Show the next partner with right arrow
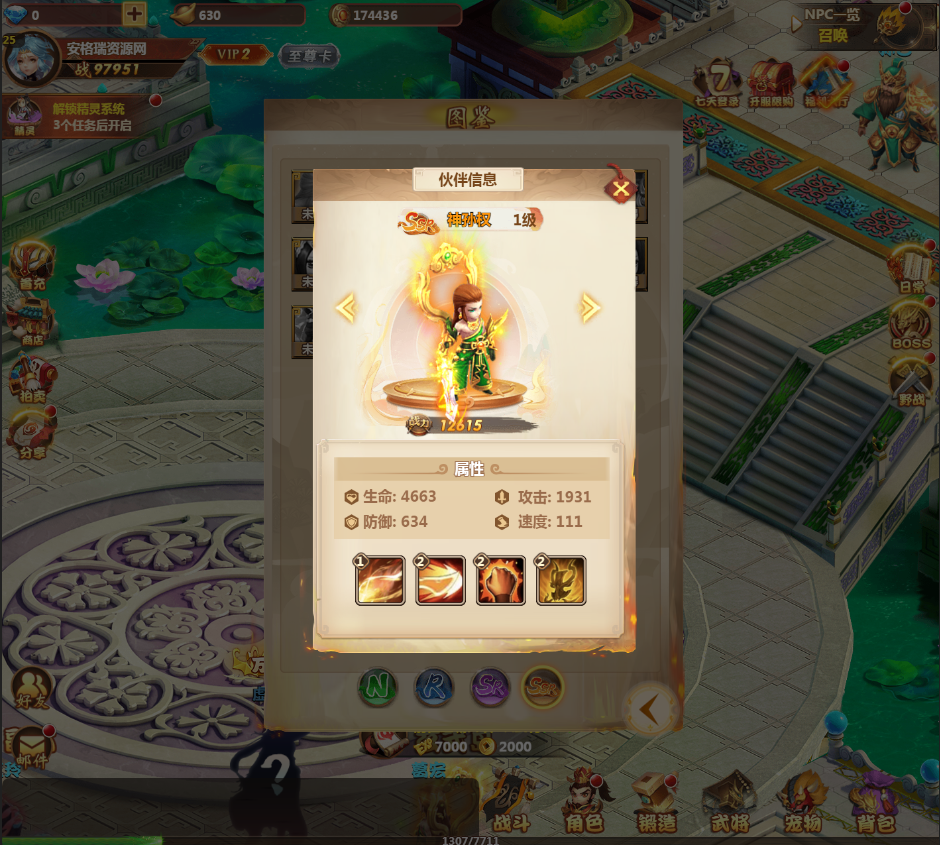The width and height of the screenshot is (940, 845). point(590,308)
